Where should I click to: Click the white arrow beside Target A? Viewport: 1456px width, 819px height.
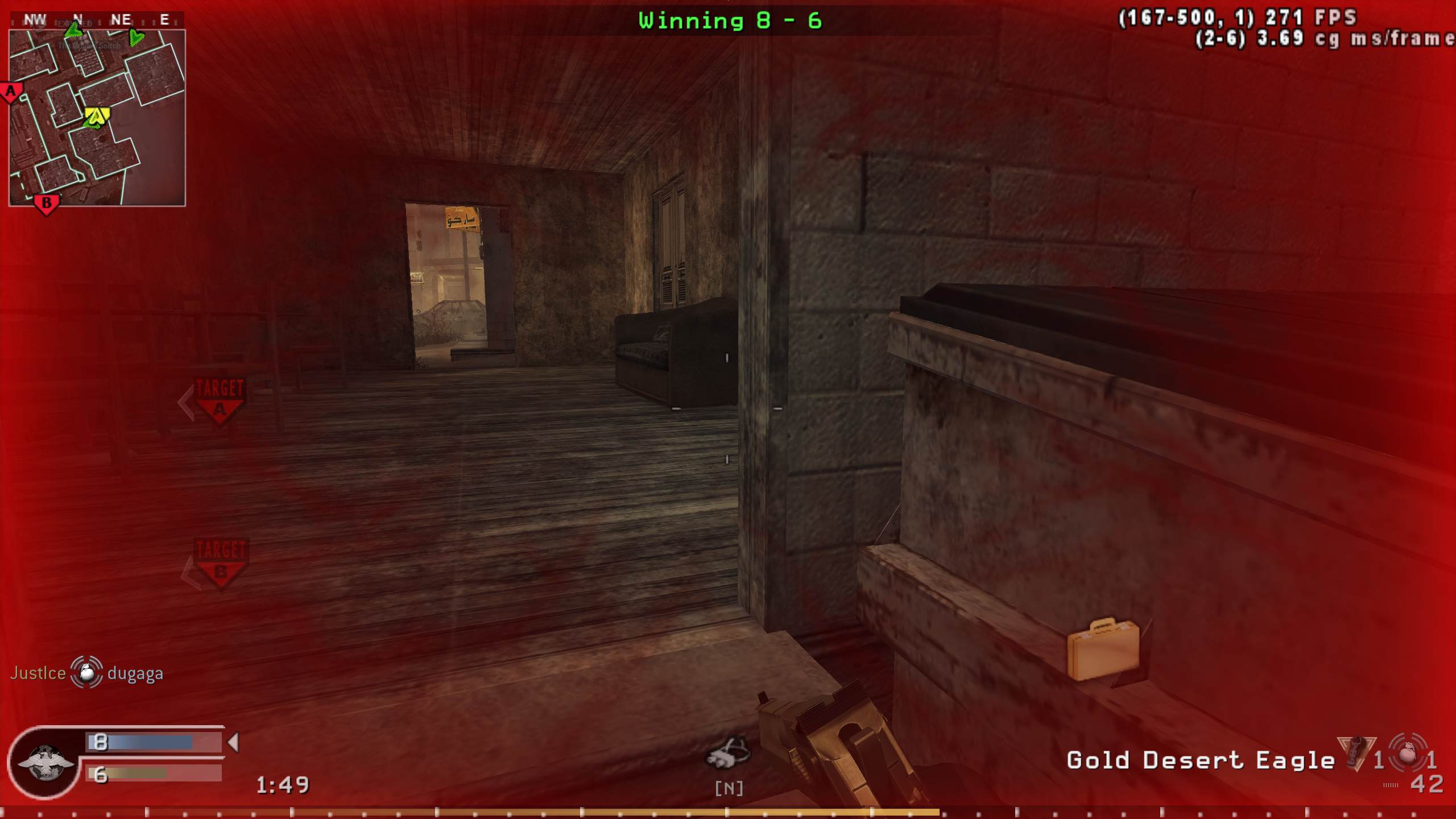pos(186,398)
